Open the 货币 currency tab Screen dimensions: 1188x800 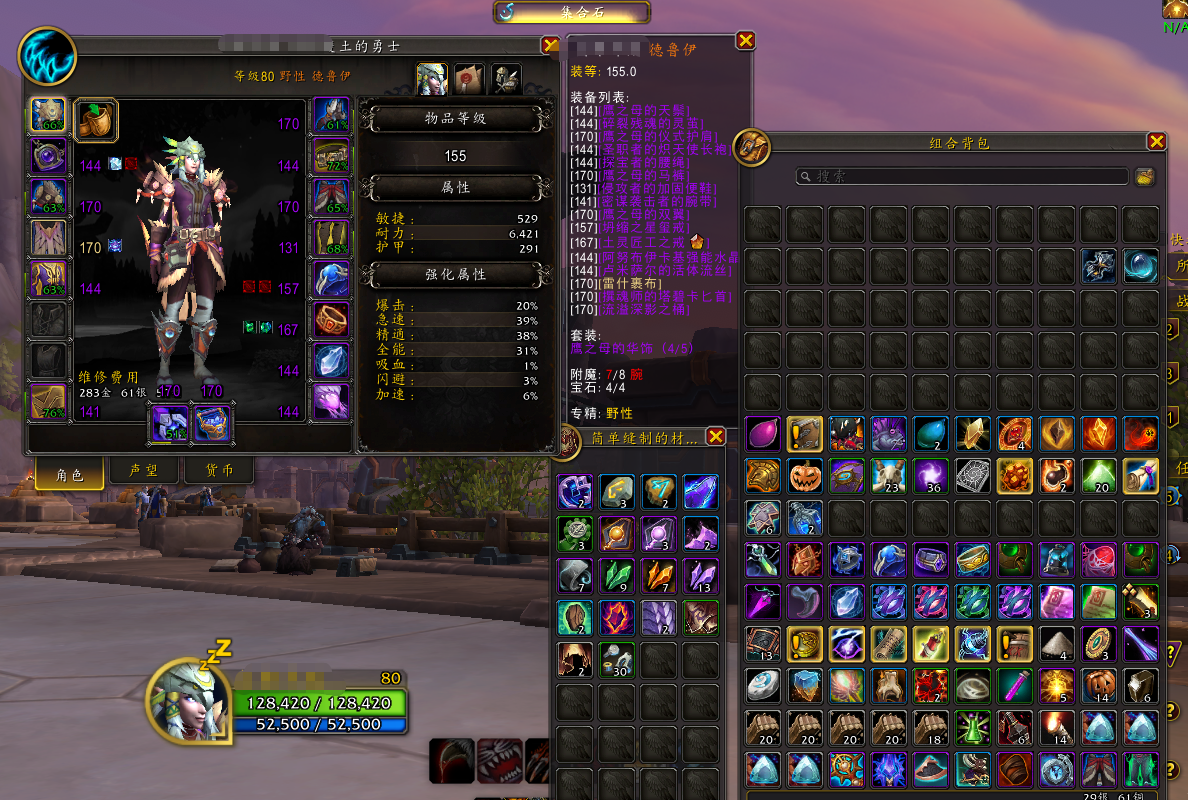[219, 472]
